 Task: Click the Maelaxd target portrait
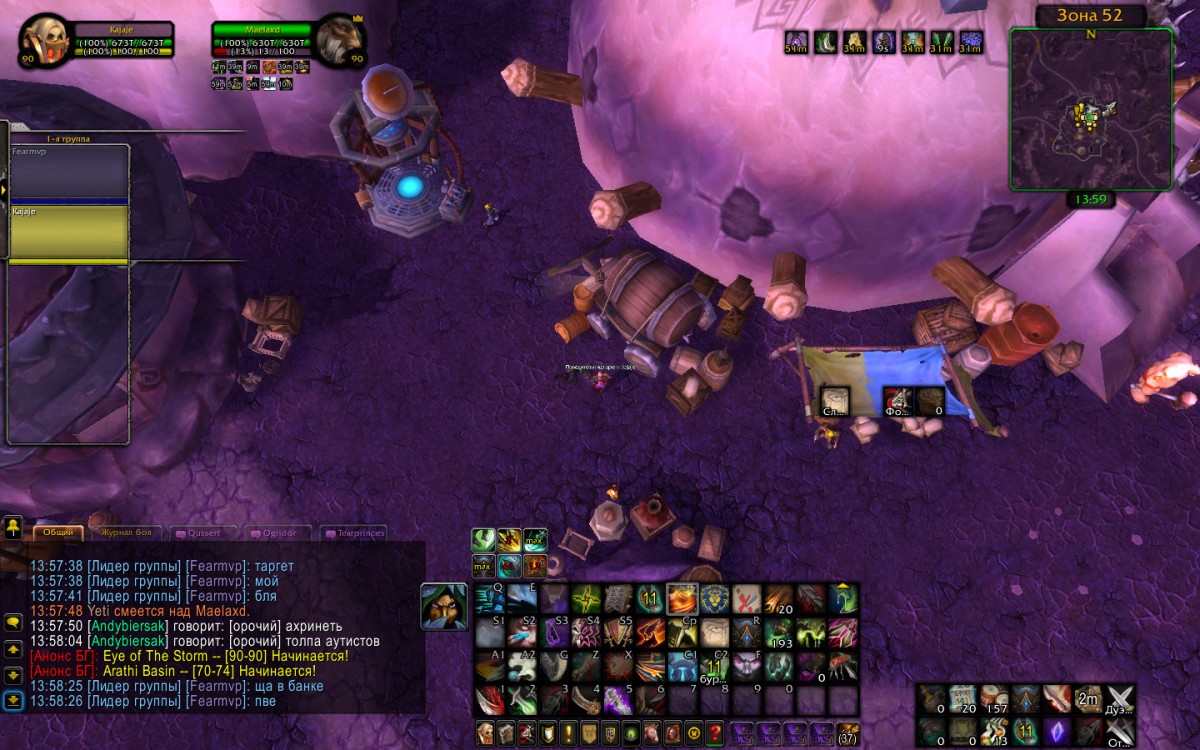338,40
